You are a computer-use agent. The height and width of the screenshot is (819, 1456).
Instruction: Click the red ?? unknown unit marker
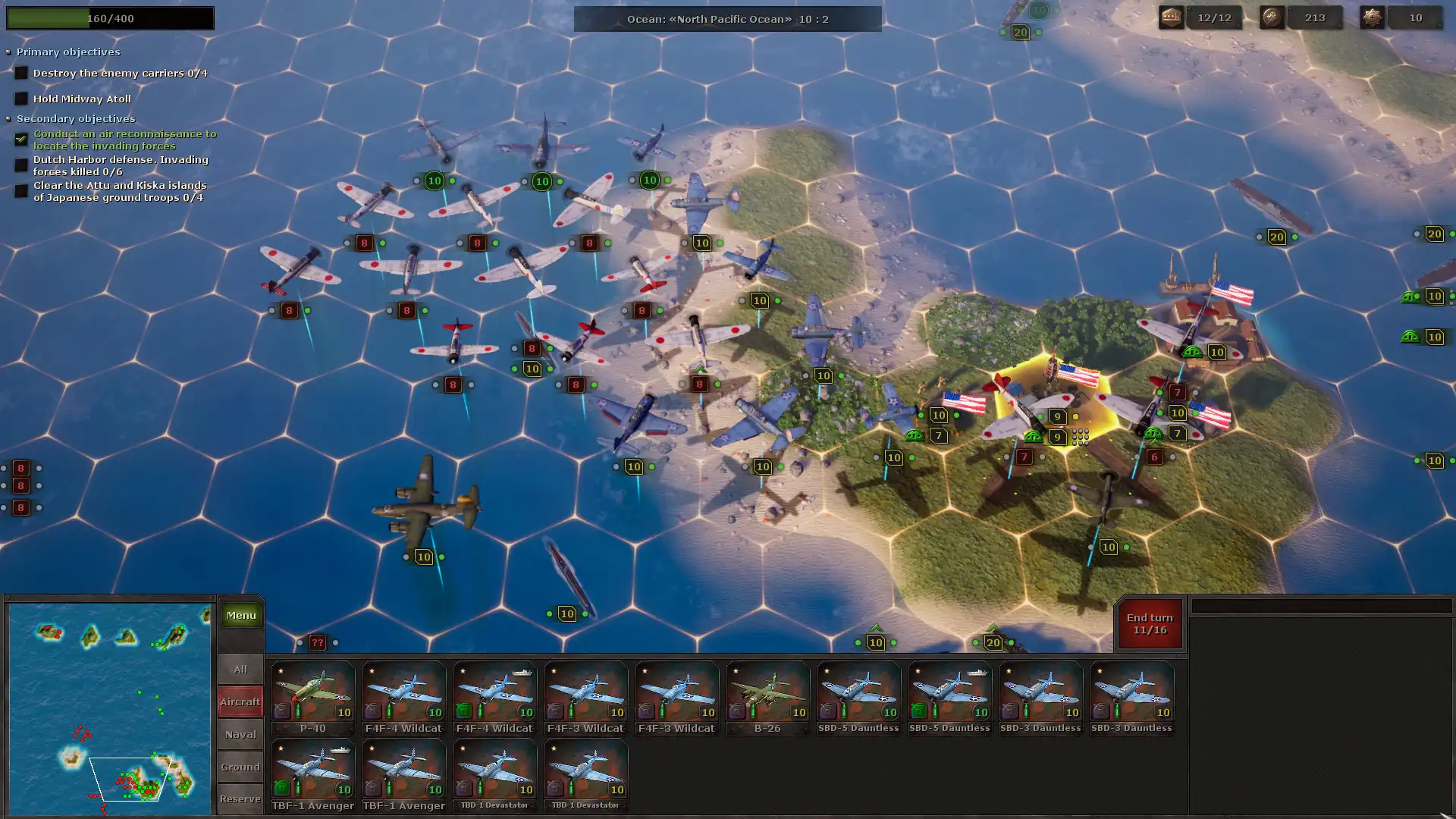point(317,642)
